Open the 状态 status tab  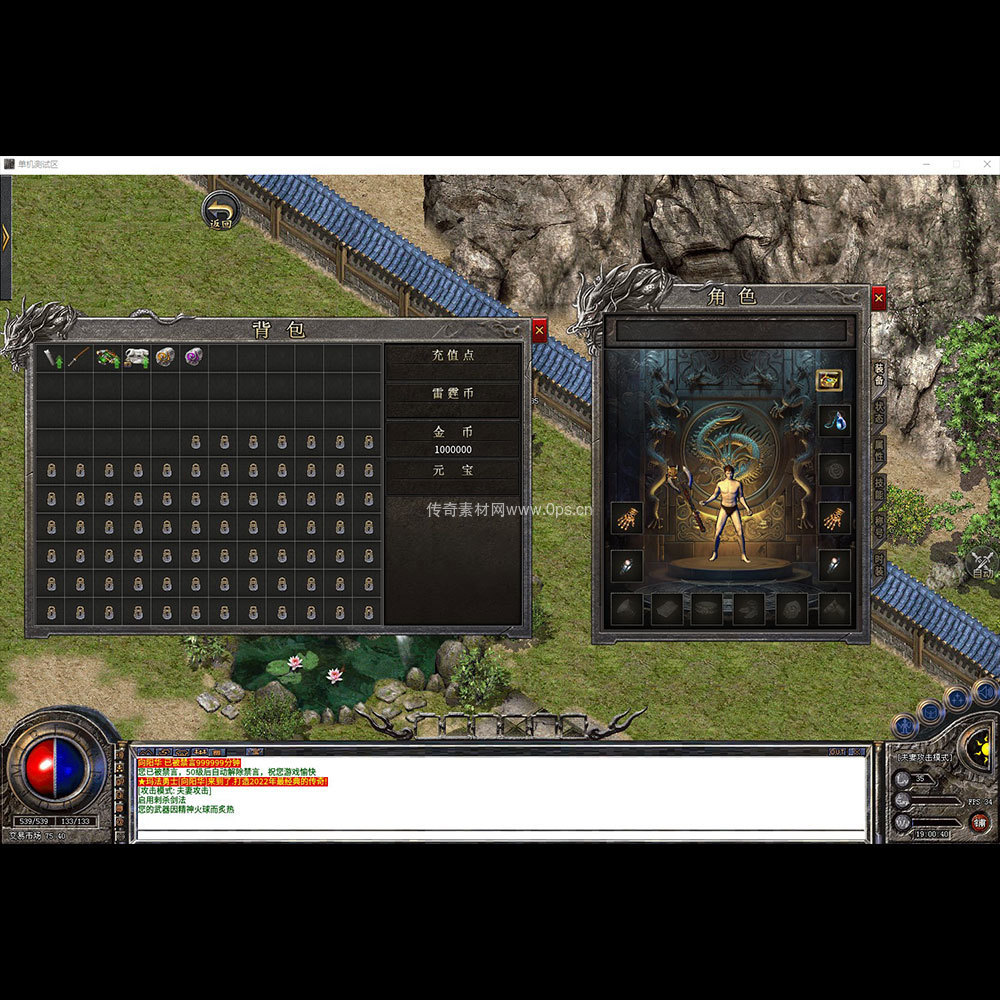pyautogui.click(x=879, y=412)
